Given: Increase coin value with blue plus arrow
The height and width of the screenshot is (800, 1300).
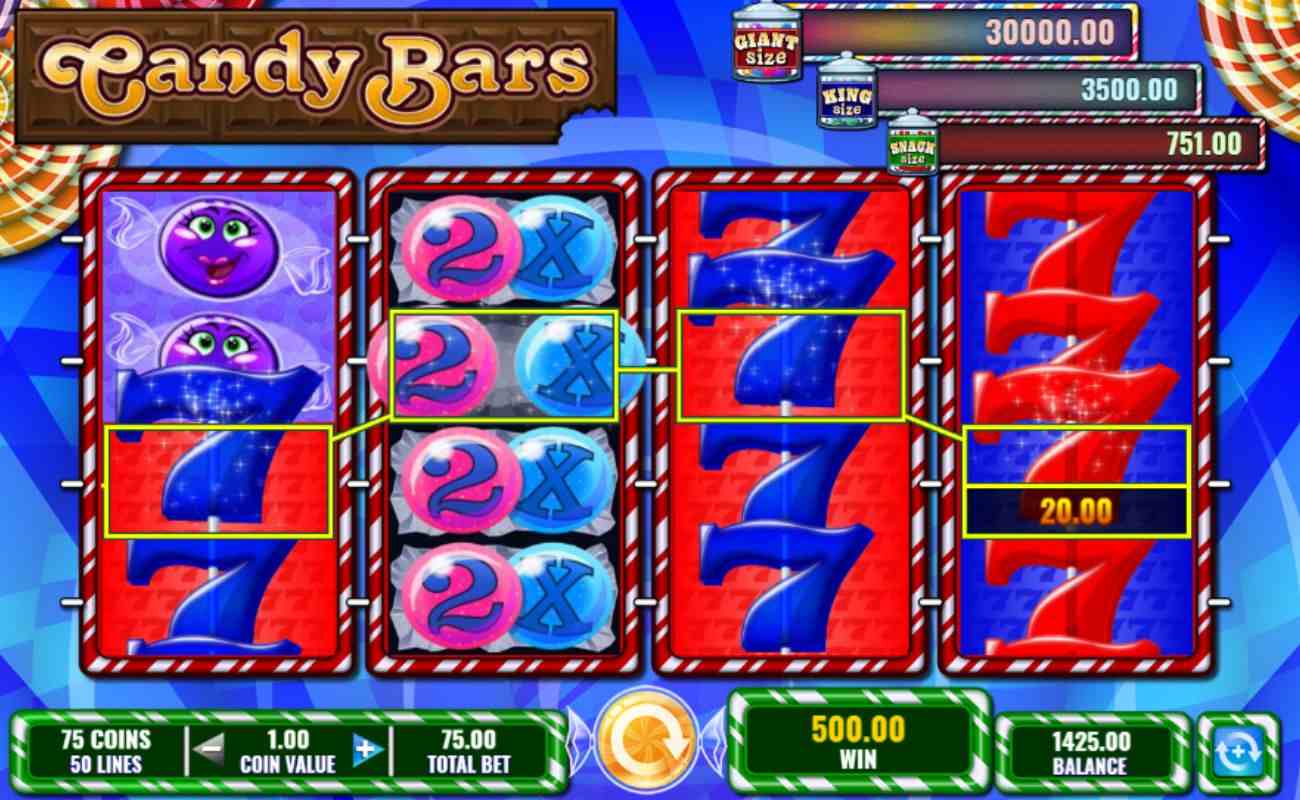Looking at the screenshot, I should tap(366, 748).
